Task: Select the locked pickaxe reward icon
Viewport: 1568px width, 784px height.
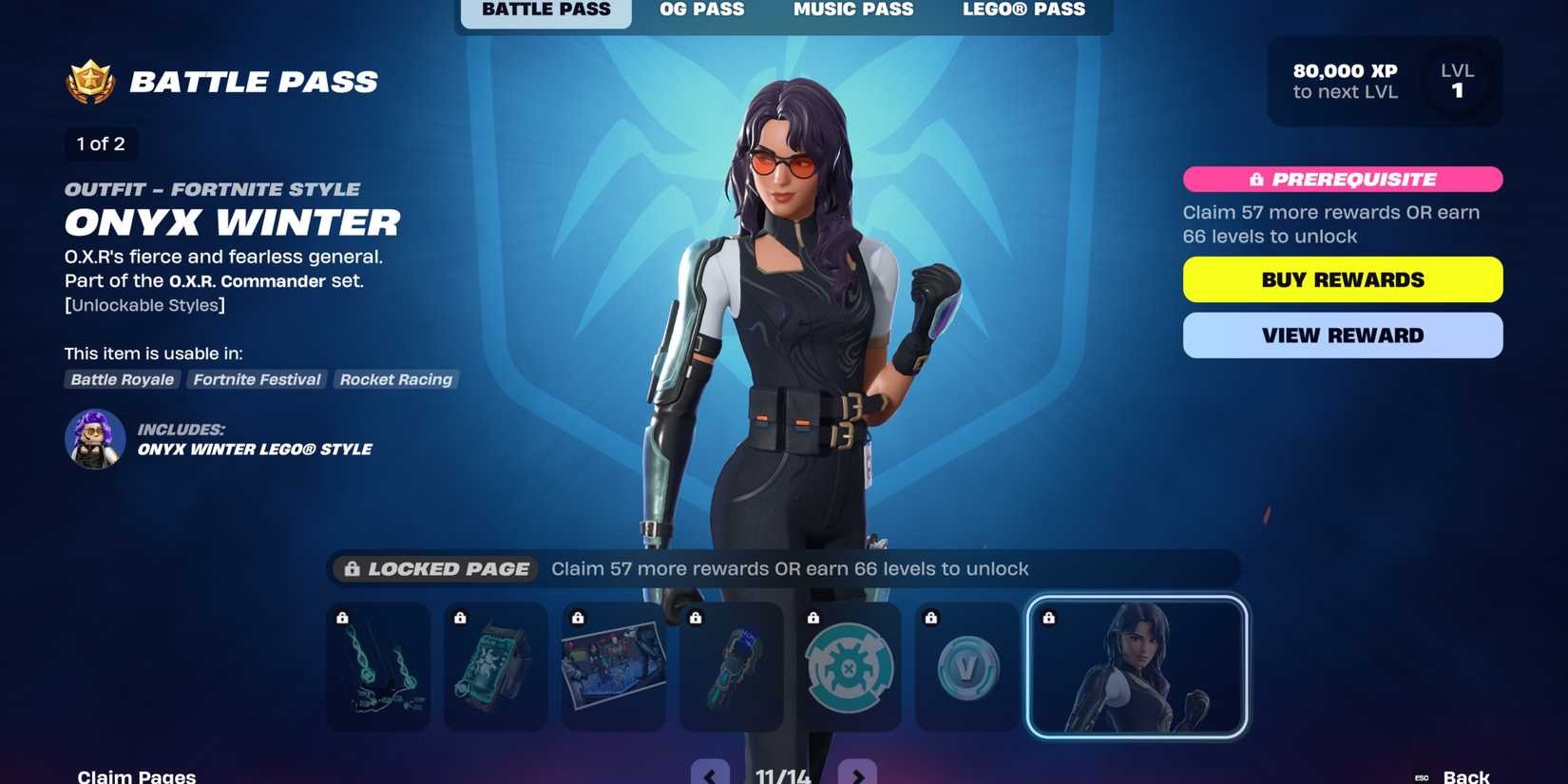Action: click(377, 666)
